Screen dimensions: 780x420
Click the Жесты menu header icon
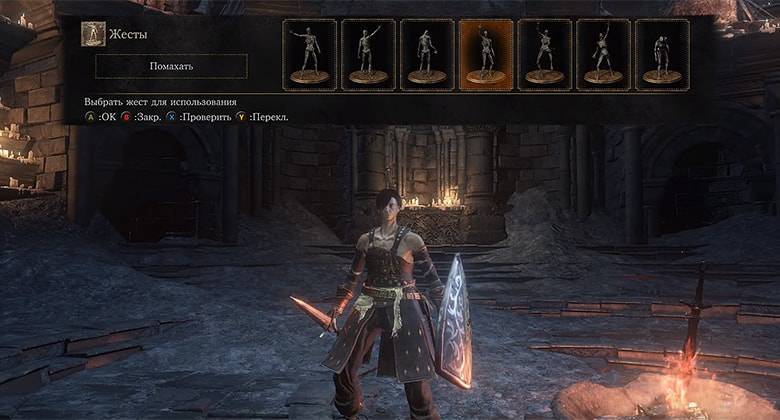pyautogui.click(x=93, y=34)
